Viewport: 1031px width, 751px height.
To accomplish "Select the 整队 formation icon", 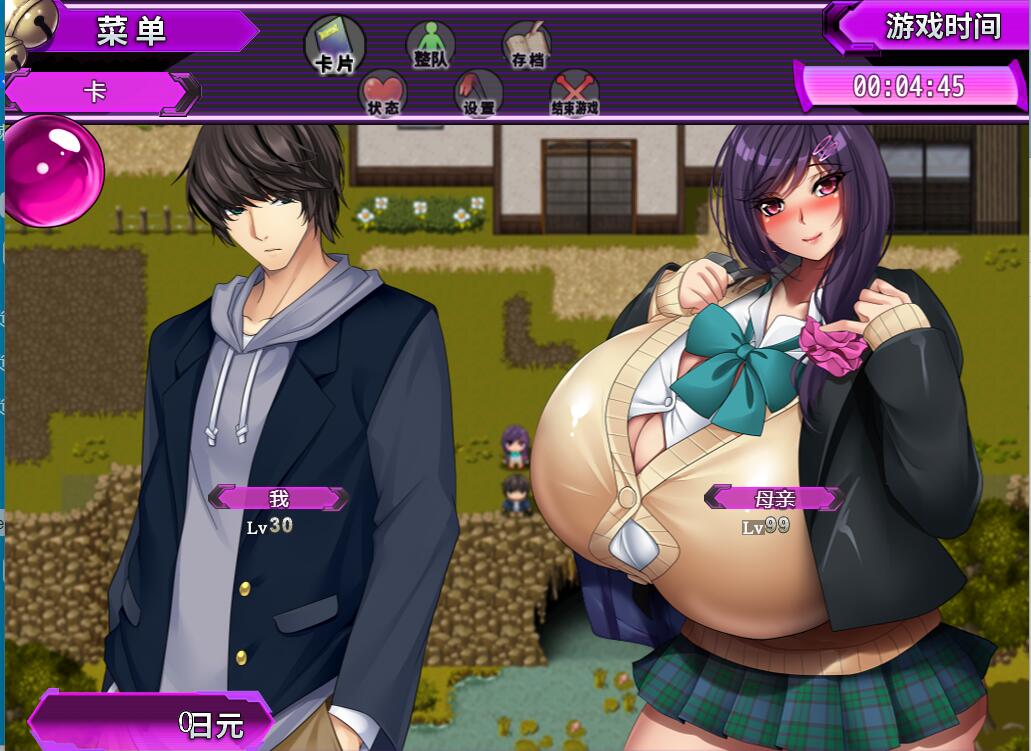I will (x=430, y=46).
